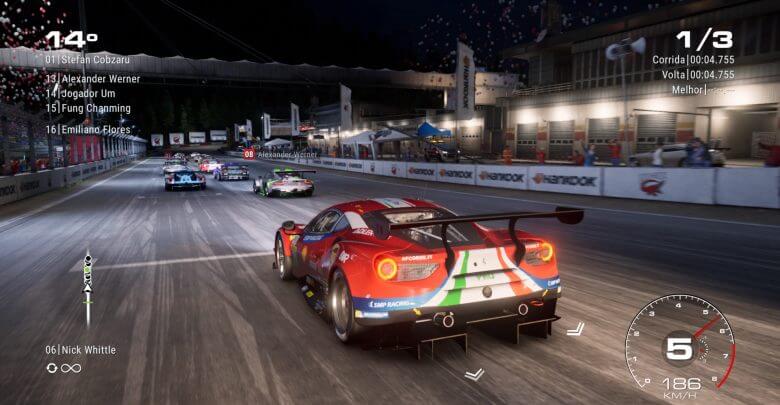This screenshot has height=405, width=780.
Task: Click the infinity flashback icon
Action: click(x=71, y=368)
